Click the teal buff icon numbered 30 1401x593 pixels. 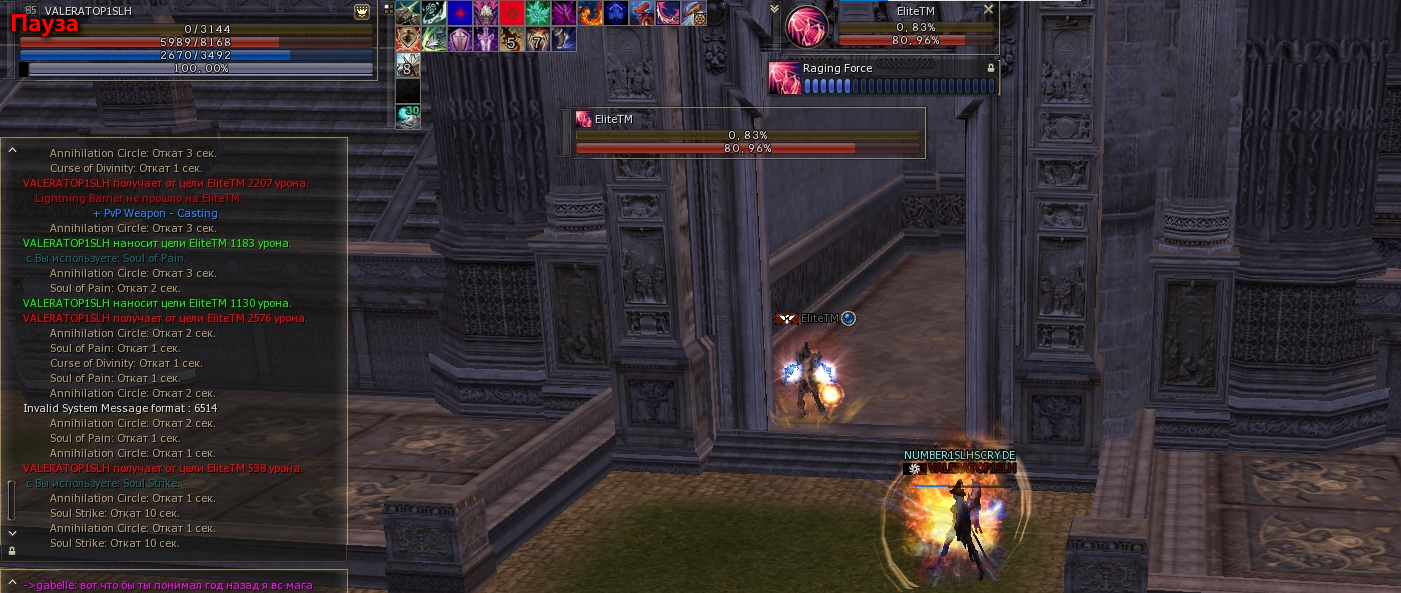click(x=407, y=116)
